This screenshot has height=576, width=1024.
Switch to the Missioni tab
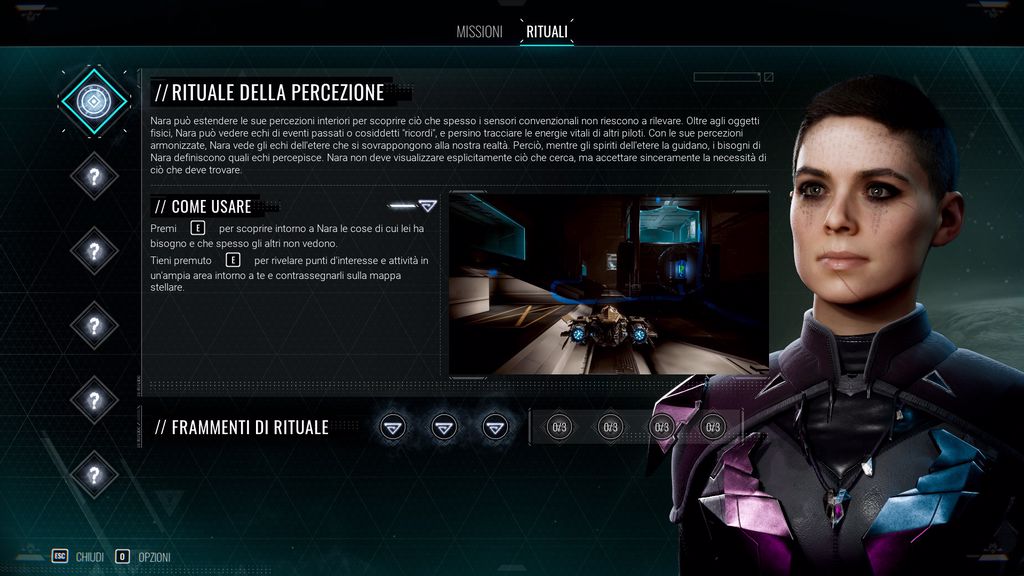479,32
